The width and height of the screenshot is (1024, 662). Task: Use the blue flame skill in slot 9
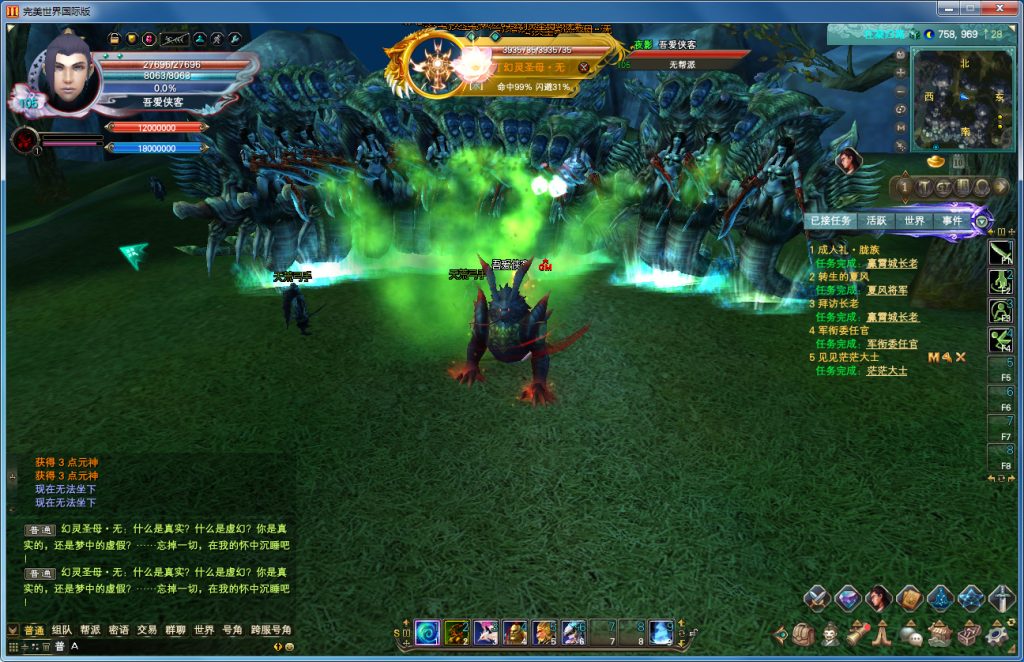coord(661,632)
